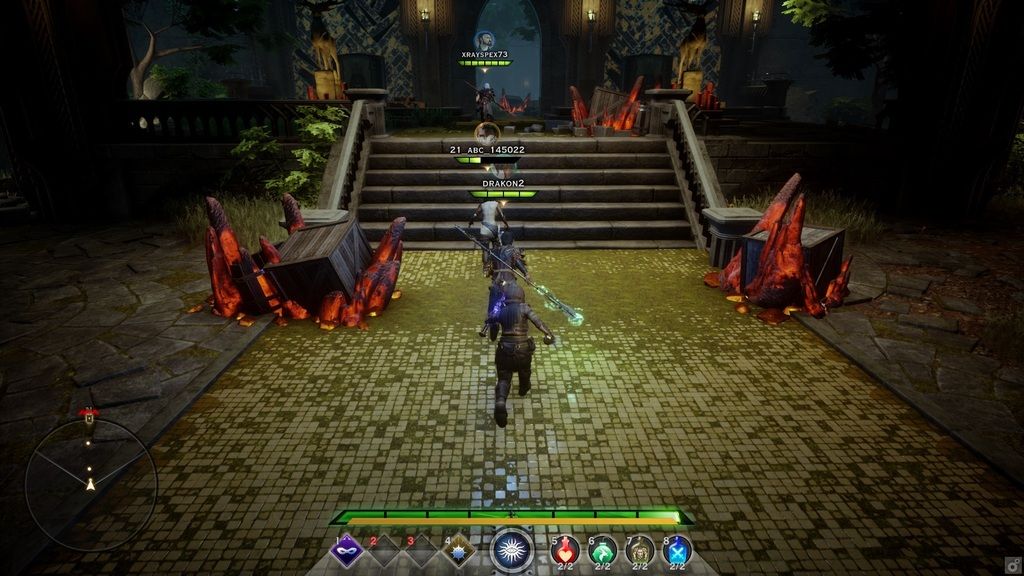This screenshot has height=576, width=1024.
Task: Use the blue crossed-blades potion in slot 8
Action: click(677, 550)
